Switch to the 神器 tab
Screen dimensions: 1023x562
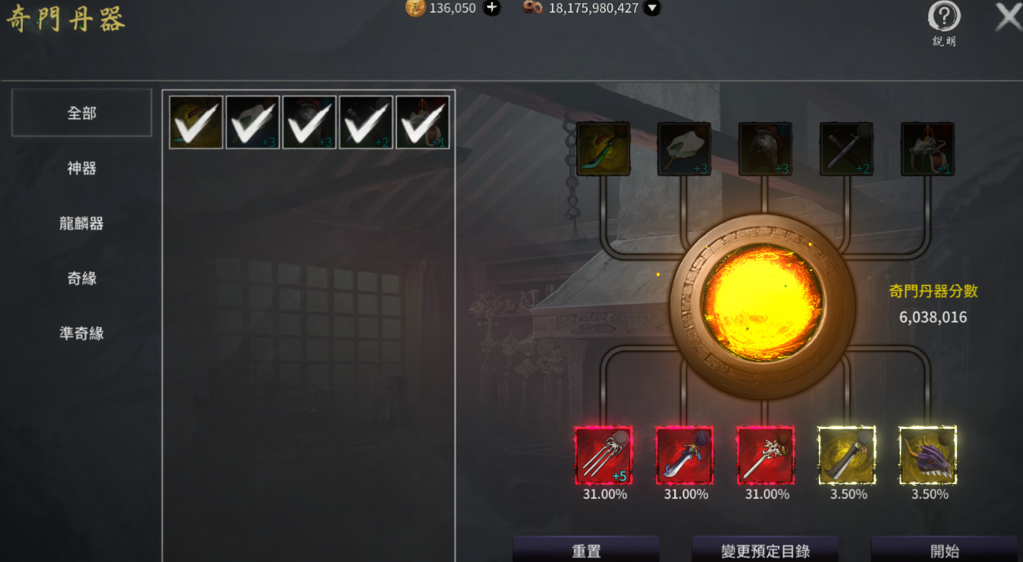[x=81, y=168]
